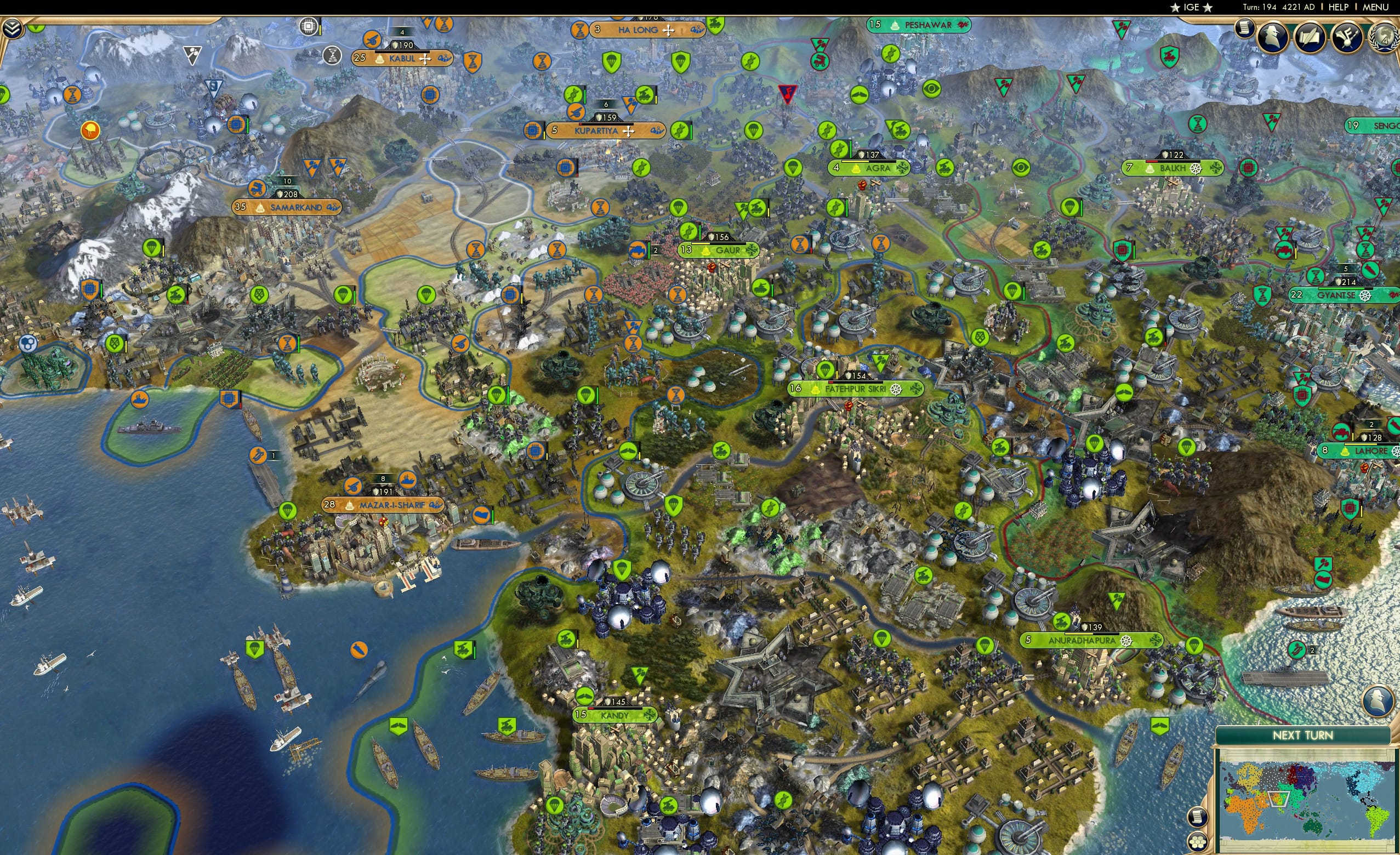
Task: Open the MENU from the top bar
Action: [1375, 7]
